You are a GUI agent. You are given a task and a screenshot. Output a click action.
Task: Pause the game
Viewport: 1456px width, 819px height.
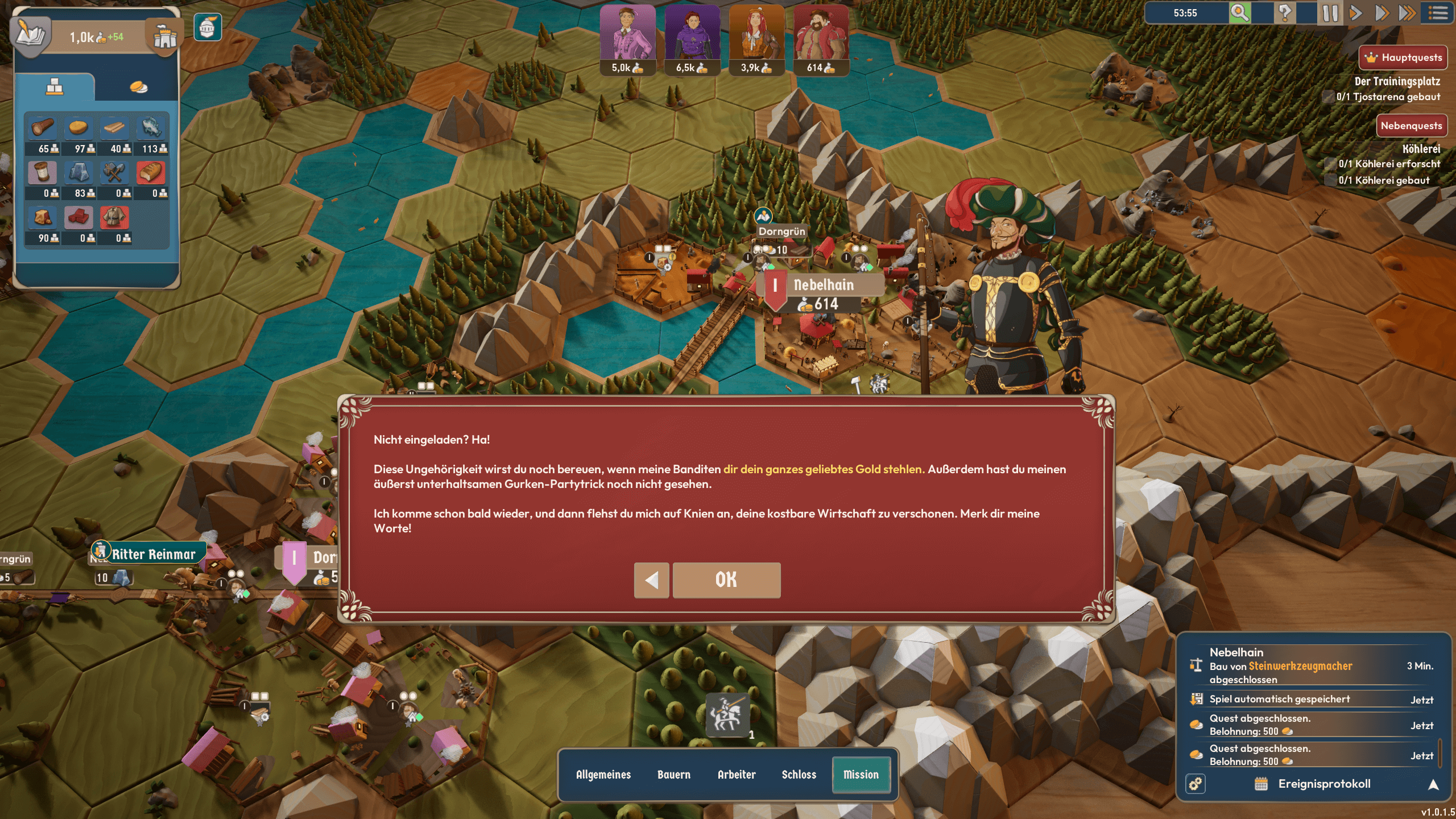[x=1330, y=13]
